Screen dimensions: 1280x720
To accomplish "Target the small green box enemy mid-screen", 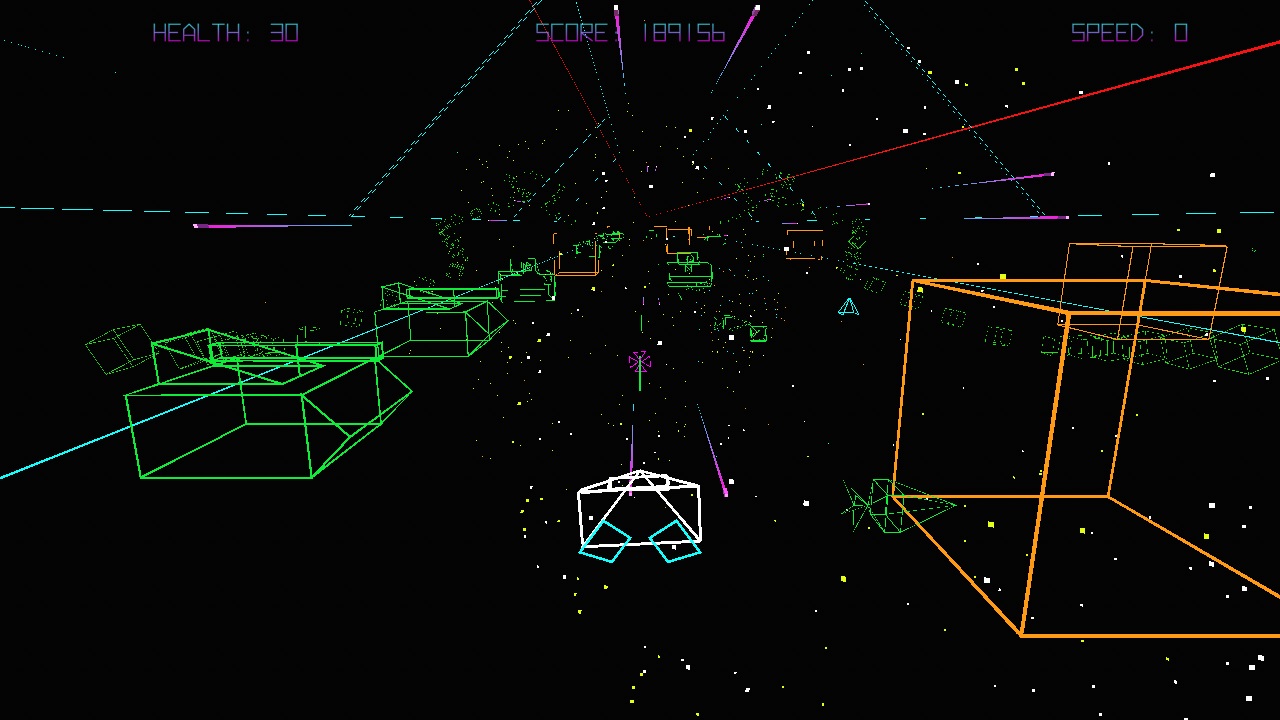I will pyautogui.click(x=758, y=333).
